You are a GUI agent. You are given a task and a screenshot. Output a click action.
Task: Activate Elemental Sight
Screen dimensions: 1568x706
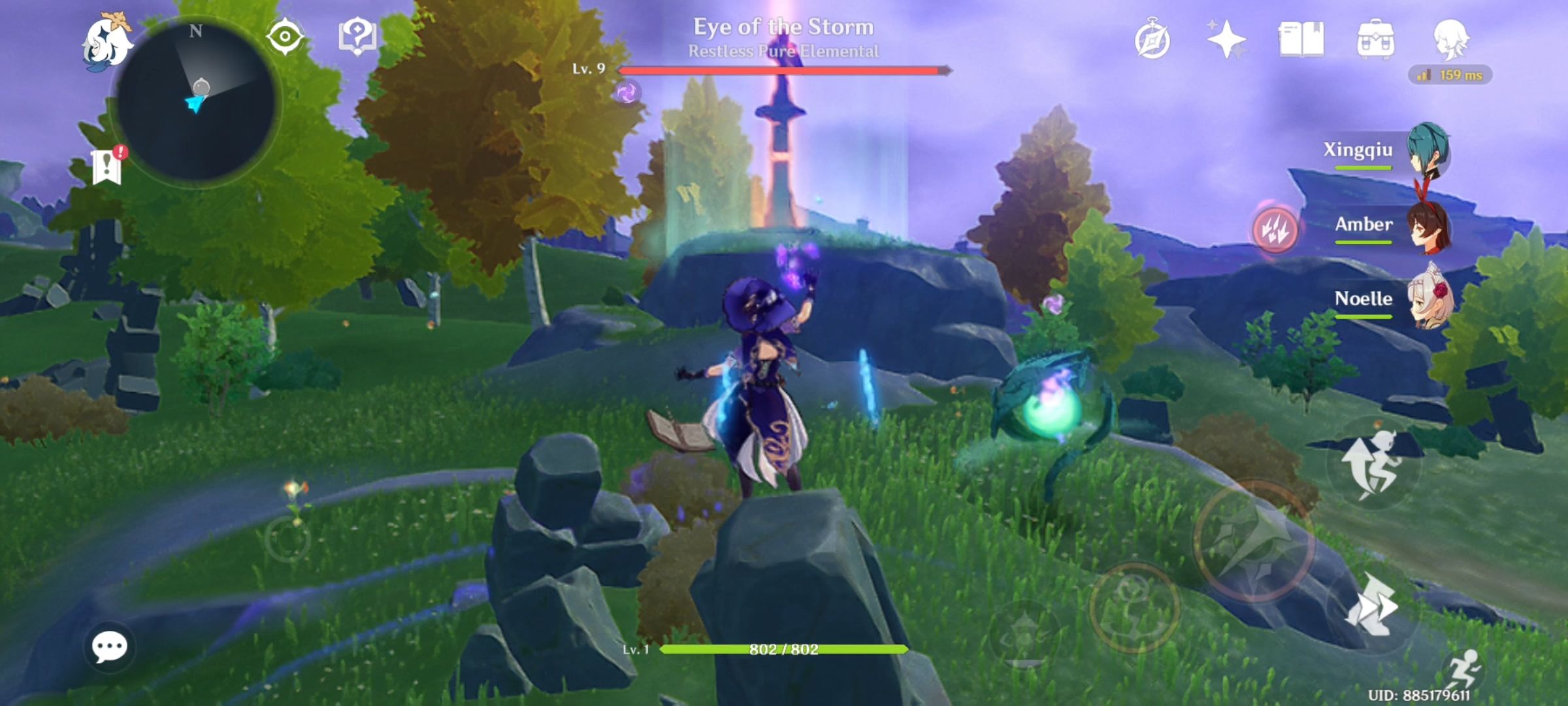284,38
